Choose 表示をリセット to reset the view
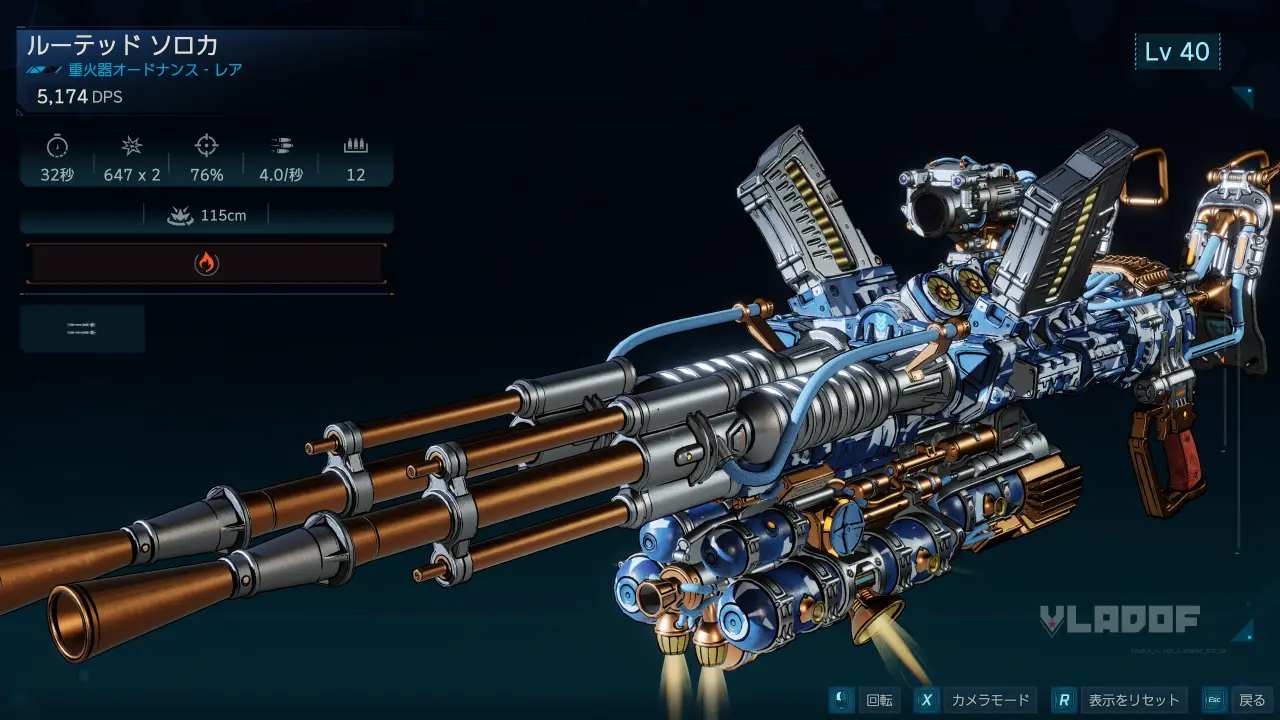Image resolution: width=1280 pixels, height=720 pixels. coord(1121,700)
